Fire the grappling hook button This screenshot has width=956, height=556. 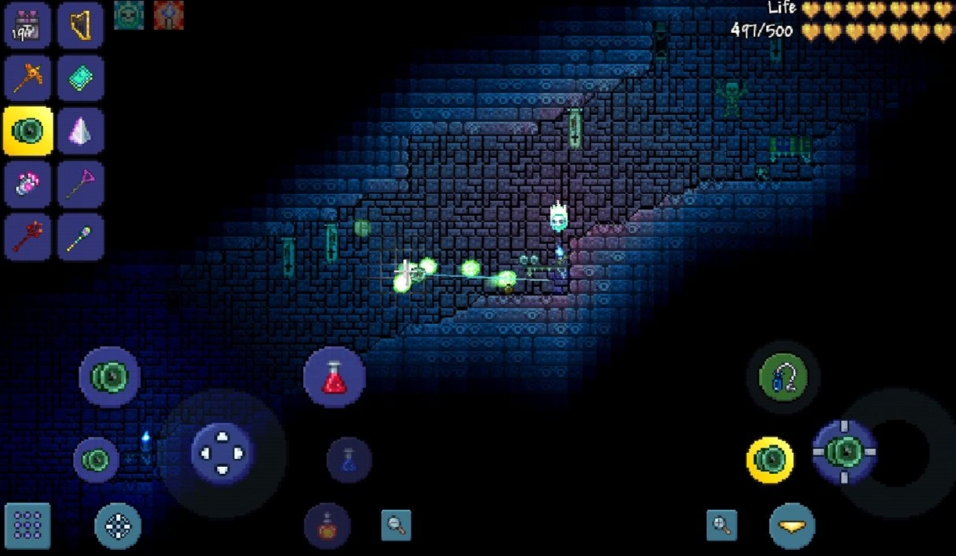point(782,378)
